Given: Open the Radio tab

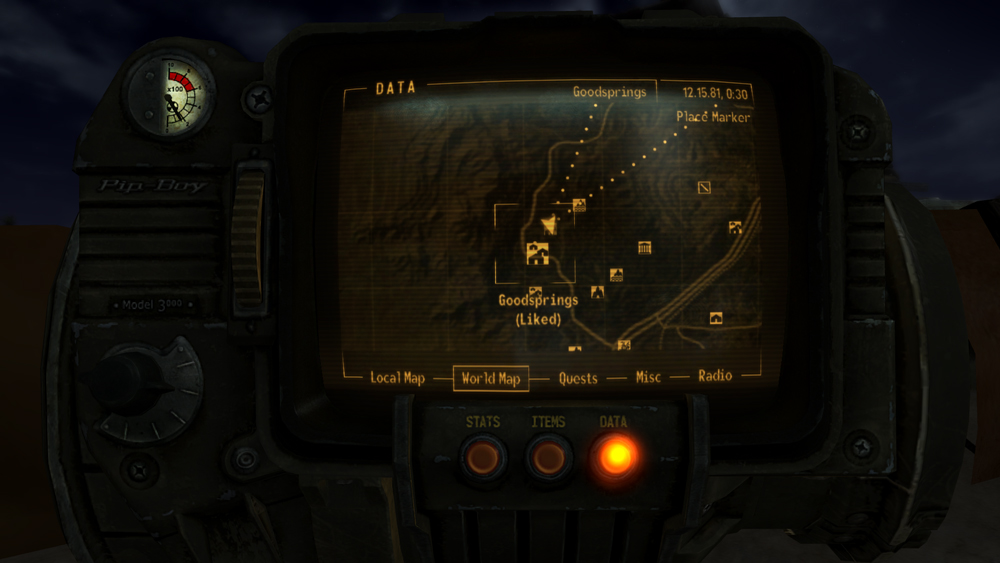Looking at the screenshot, I should pos(715,376).
